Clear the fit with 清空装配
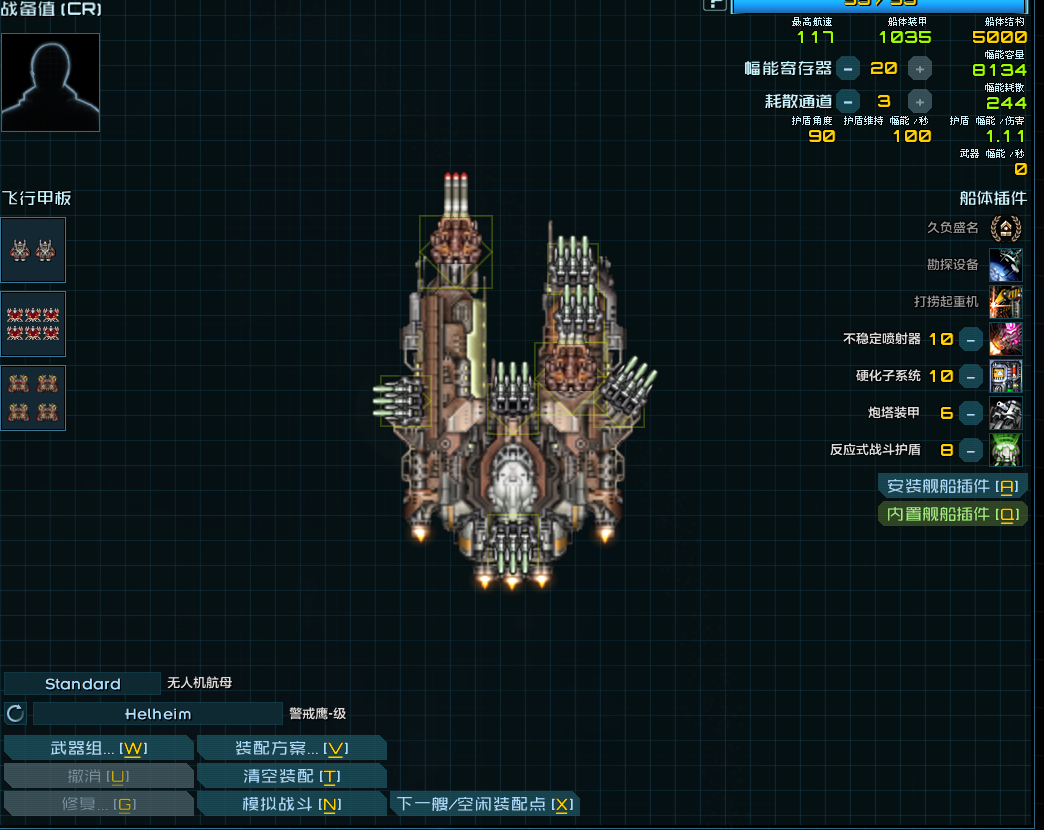Viewport: 1044px width, 830px height. tap(291, 776)
